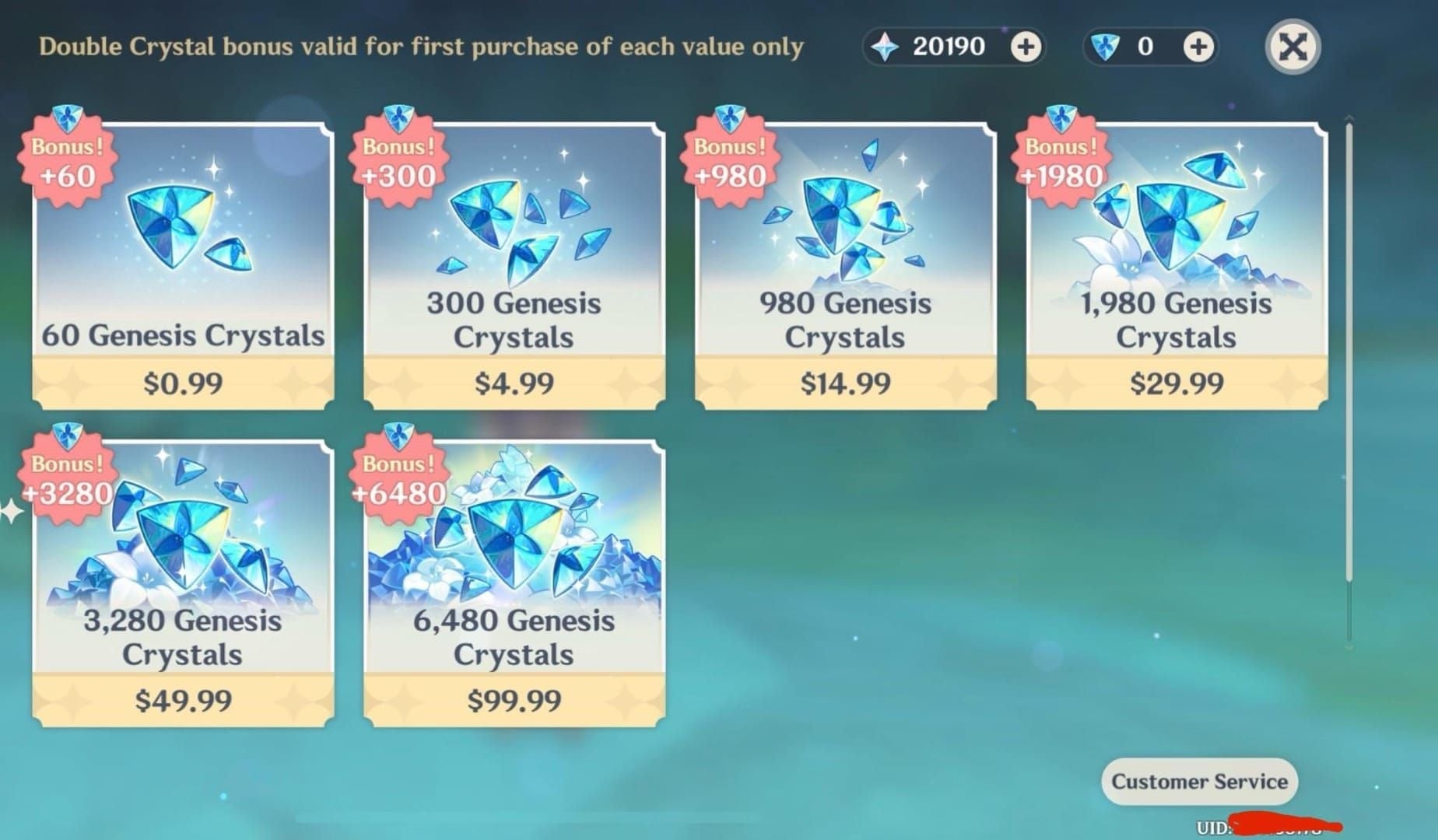This screenshot has height=840, width=1438.
Task: Choose the 3,280 Genesis Crystals bundle
Action: pyautogui.click(x=183, y=576)
